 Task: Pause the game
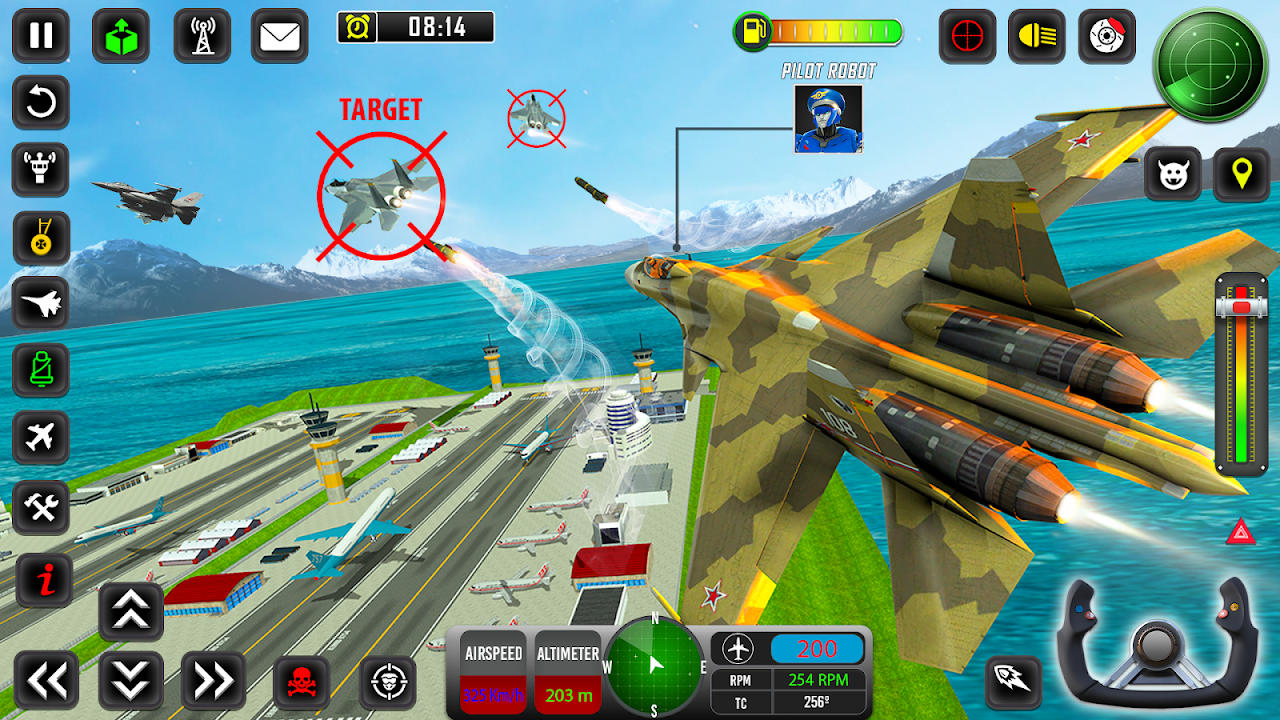(x=41, y=36)
